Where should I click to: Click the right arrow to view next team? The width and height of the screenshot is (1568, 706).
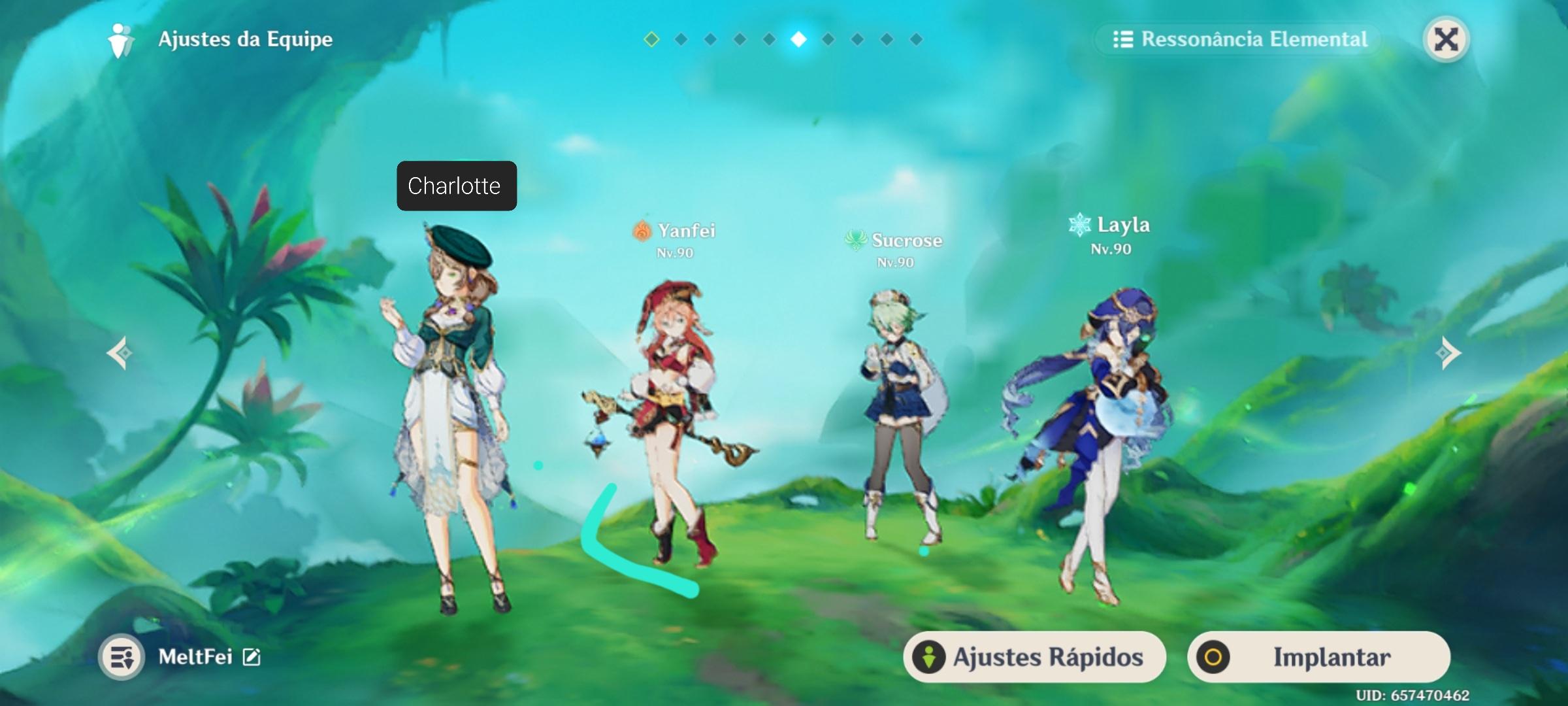pyautogui.click(x=1448, y=353)
